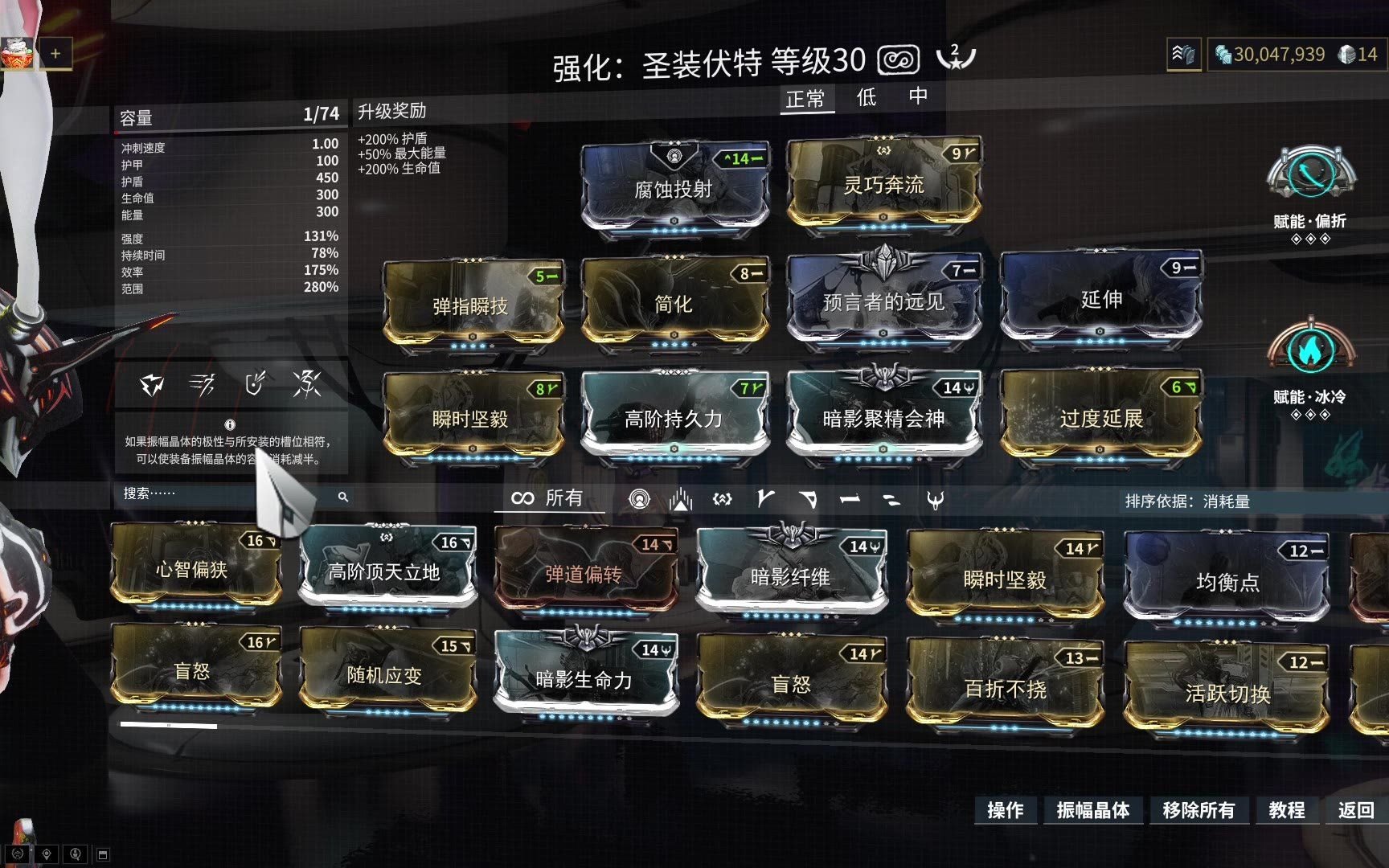Pick the equipped 预言者的远见 mod
The height and width of the screenshot is (868, 1389).
tap(883, 302)
